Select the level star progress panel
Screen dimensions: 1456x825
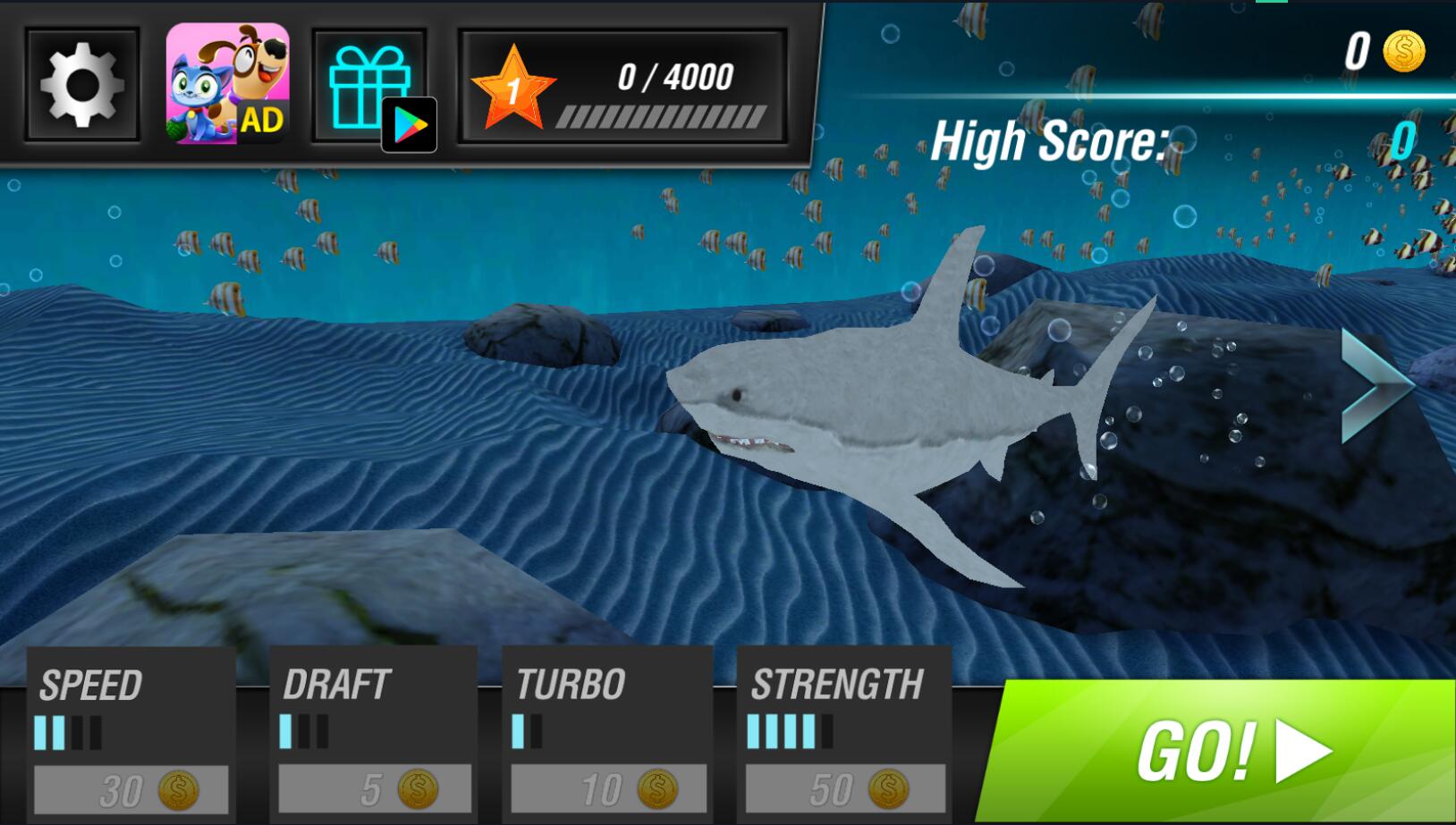(x=622, y=88)
